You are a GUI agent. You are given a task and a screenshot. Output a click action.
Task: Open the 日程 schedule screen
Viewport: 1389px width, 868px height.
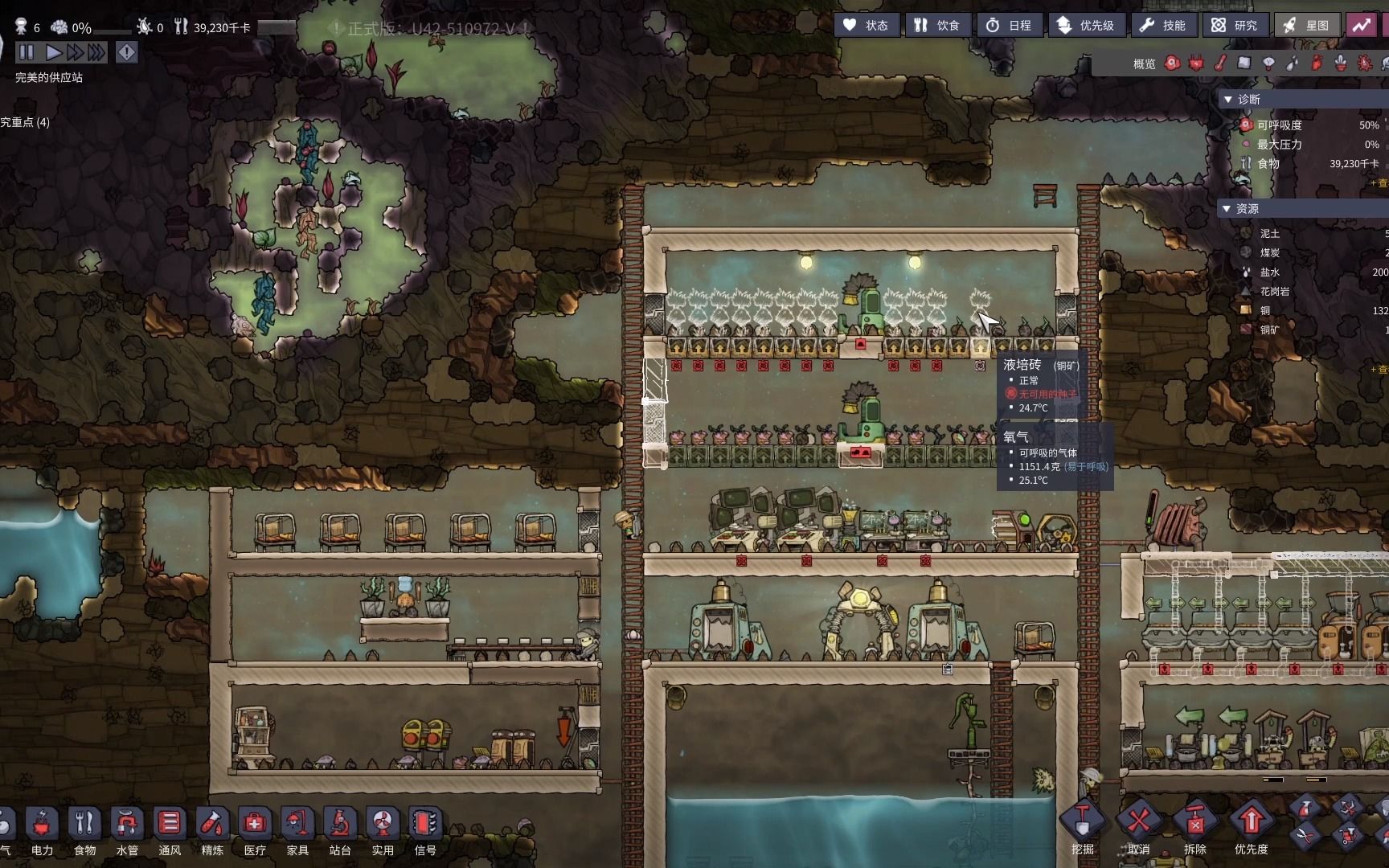pos(1009,26)
